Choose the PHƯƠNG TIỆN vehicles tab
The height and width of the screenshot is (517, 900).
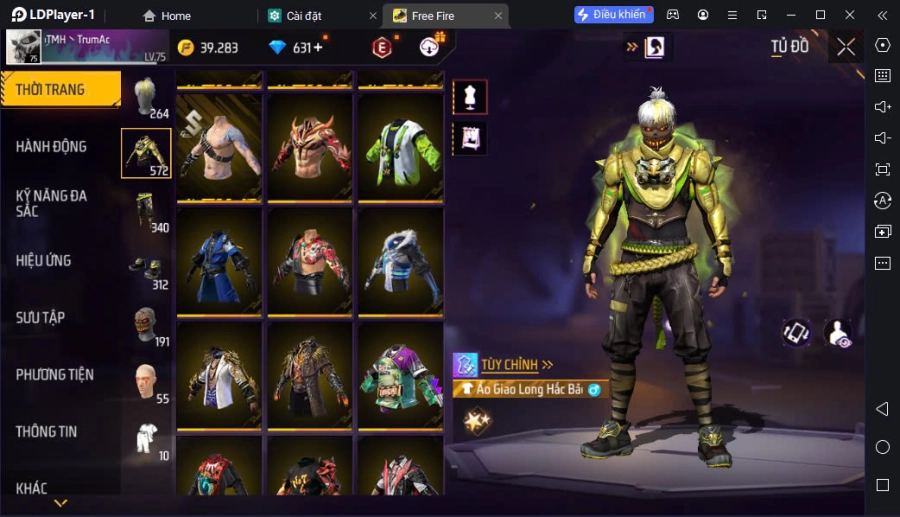pyautogui.click(x=55, y=375)
